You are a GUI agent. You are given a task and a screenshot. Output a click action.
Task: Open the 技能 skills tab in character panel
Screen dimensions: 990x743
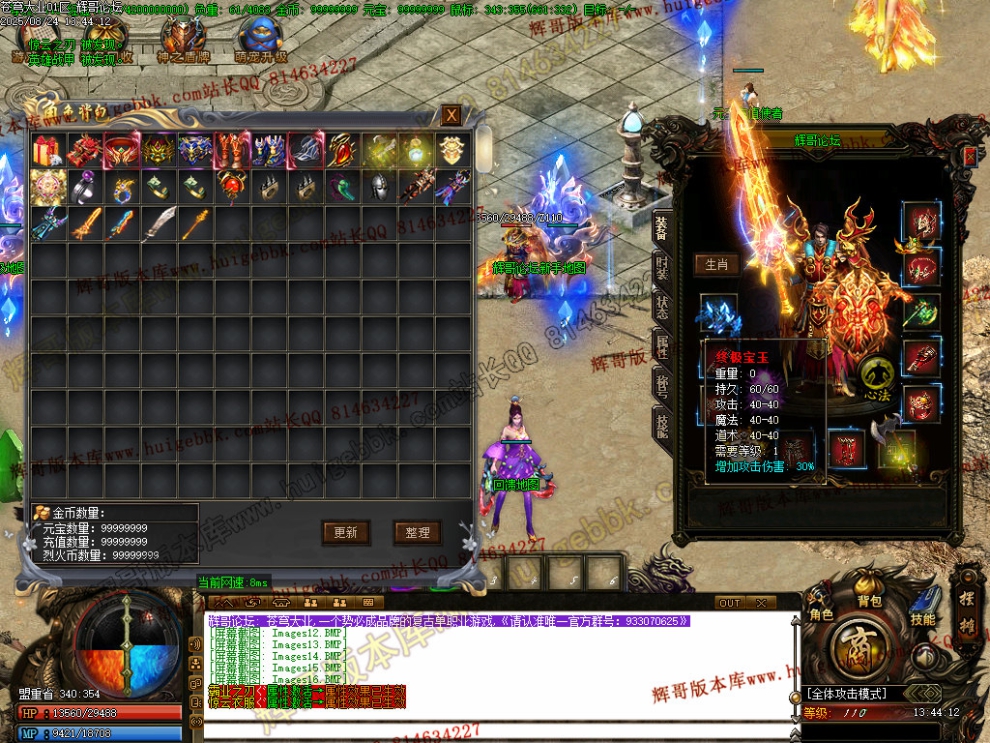pos(662,423)
